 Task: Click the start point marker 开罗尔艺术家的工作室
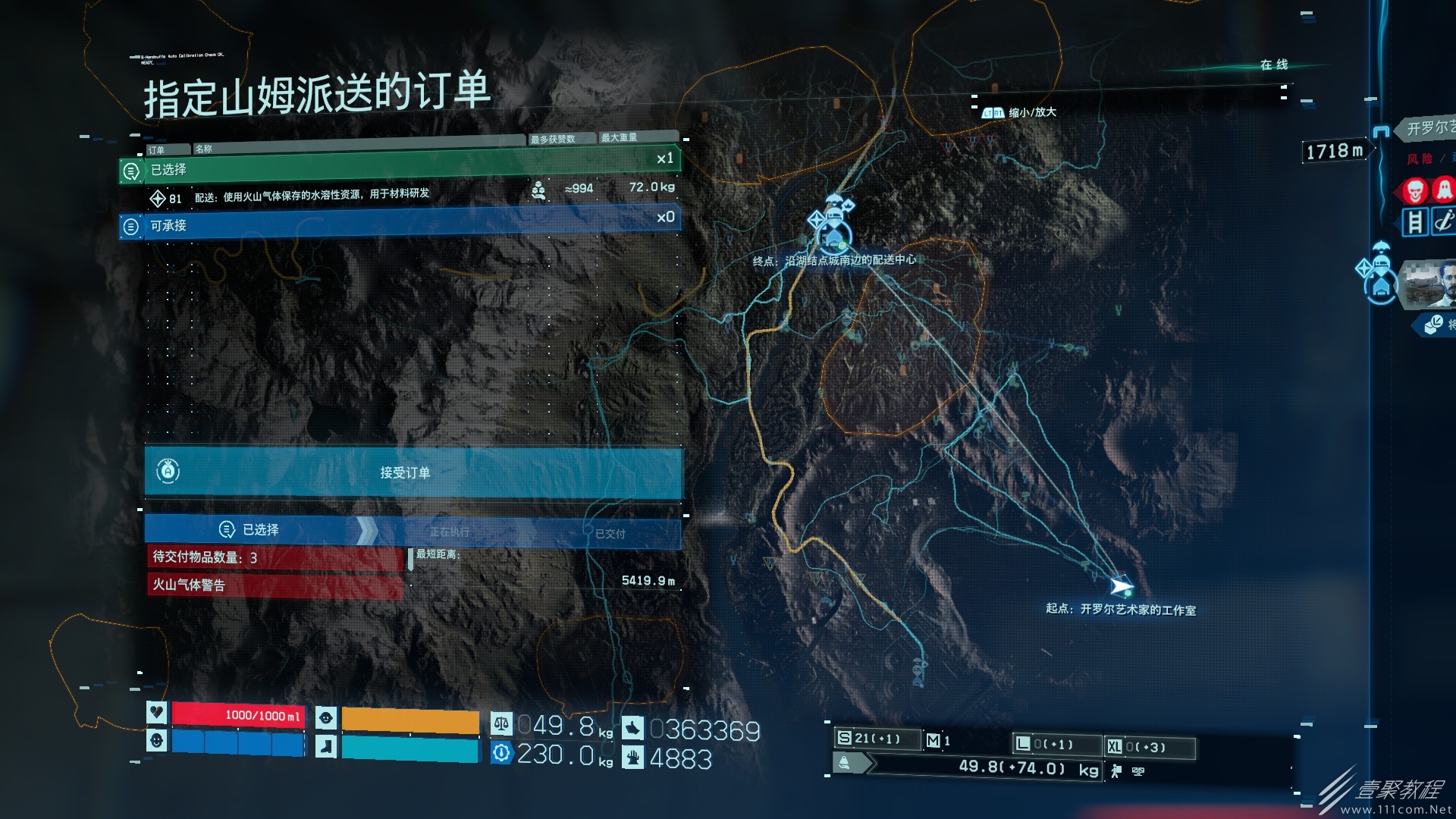point(1122,586)
